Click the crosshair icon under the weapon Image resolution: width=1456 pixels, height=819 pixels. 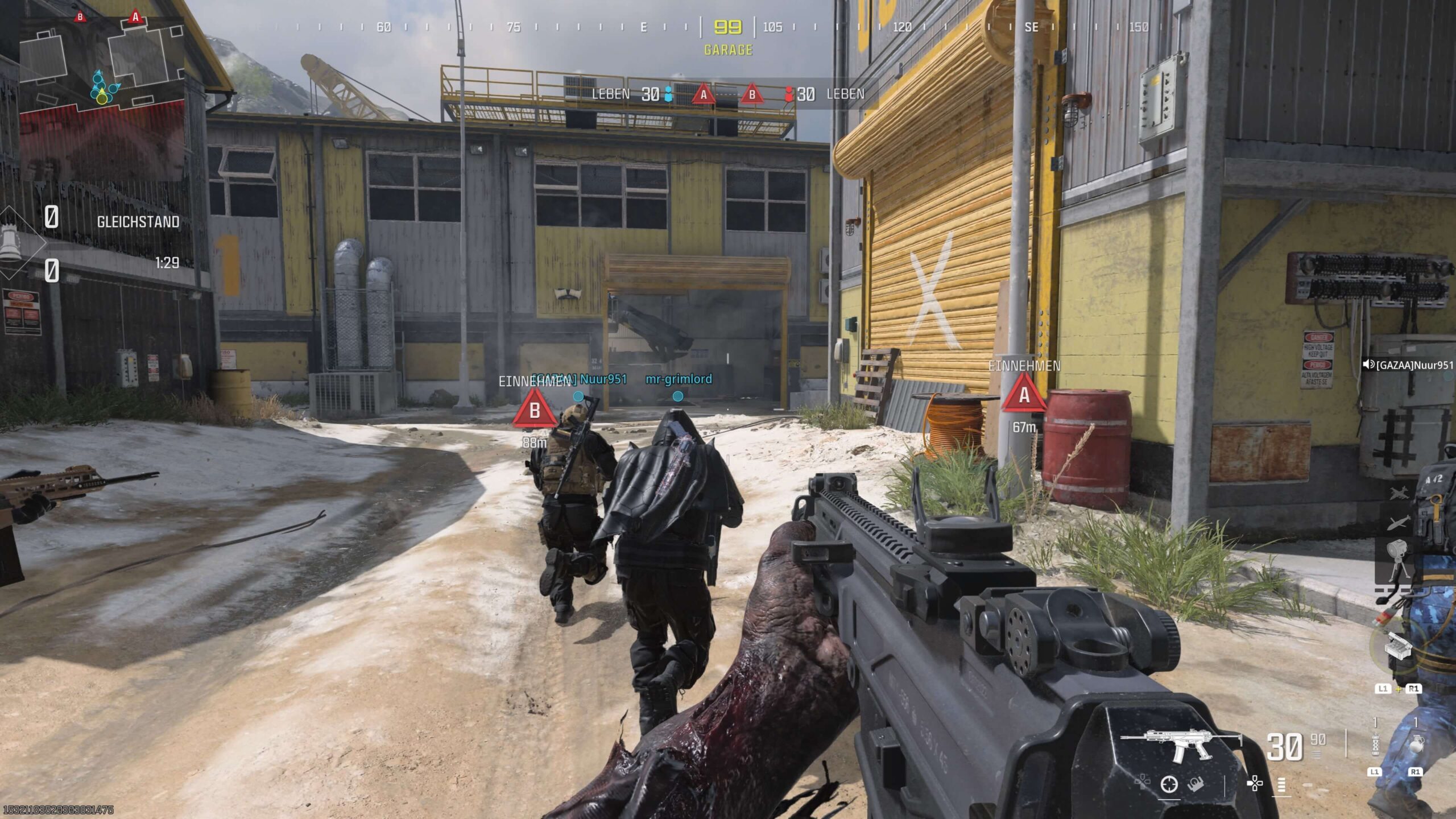coord(1169,784)
